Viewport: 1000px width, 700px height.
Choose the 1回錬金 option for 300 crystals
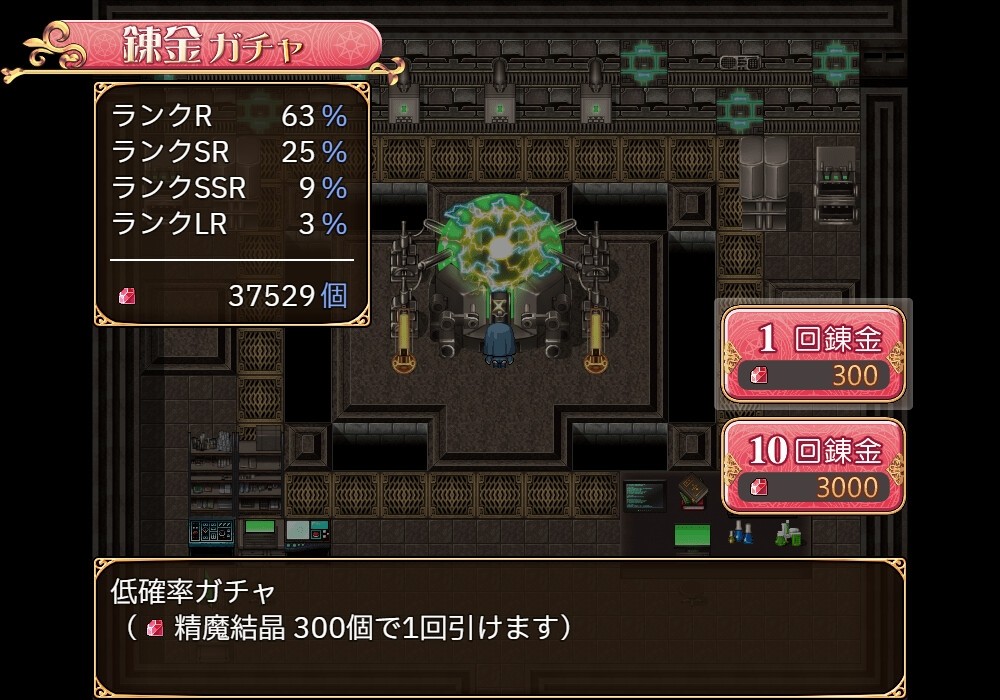pos(813,354)
